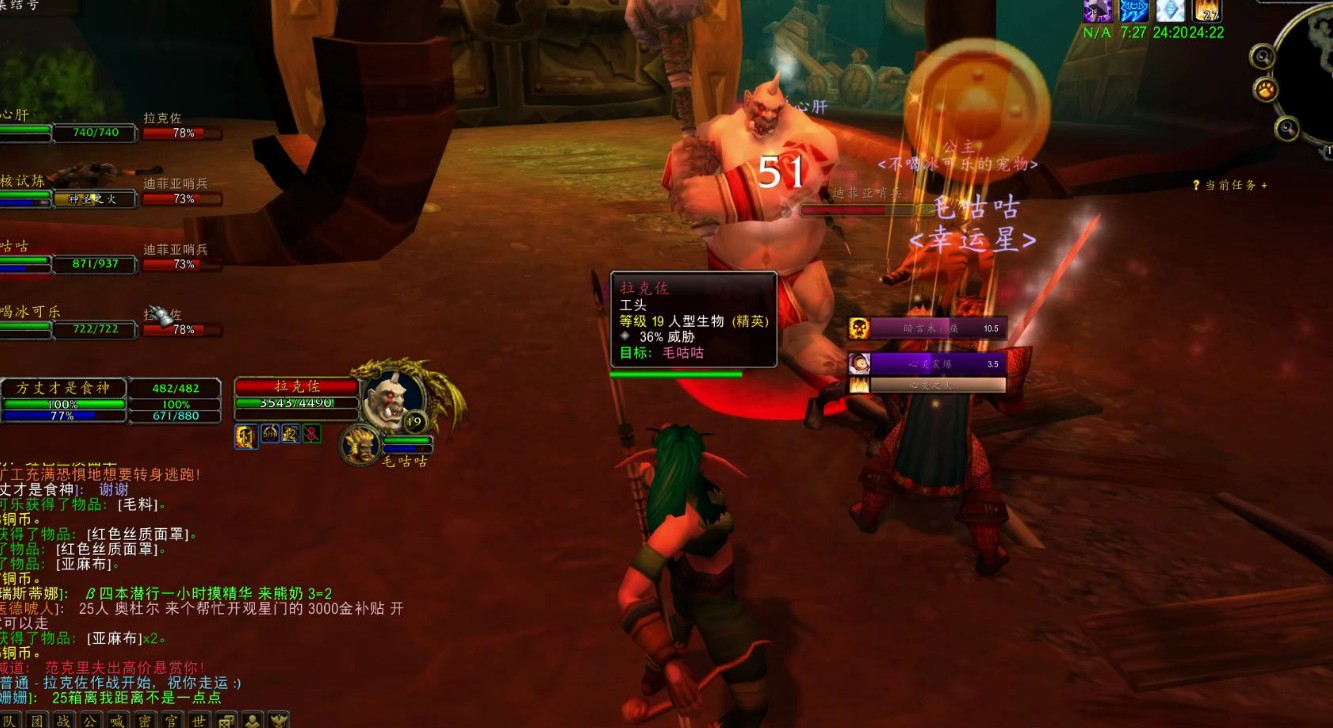Image resolution: width=1333 pixels, height=728 pixels.
Task: Select the 喊 yell chat channel
Action: point(118,720)
